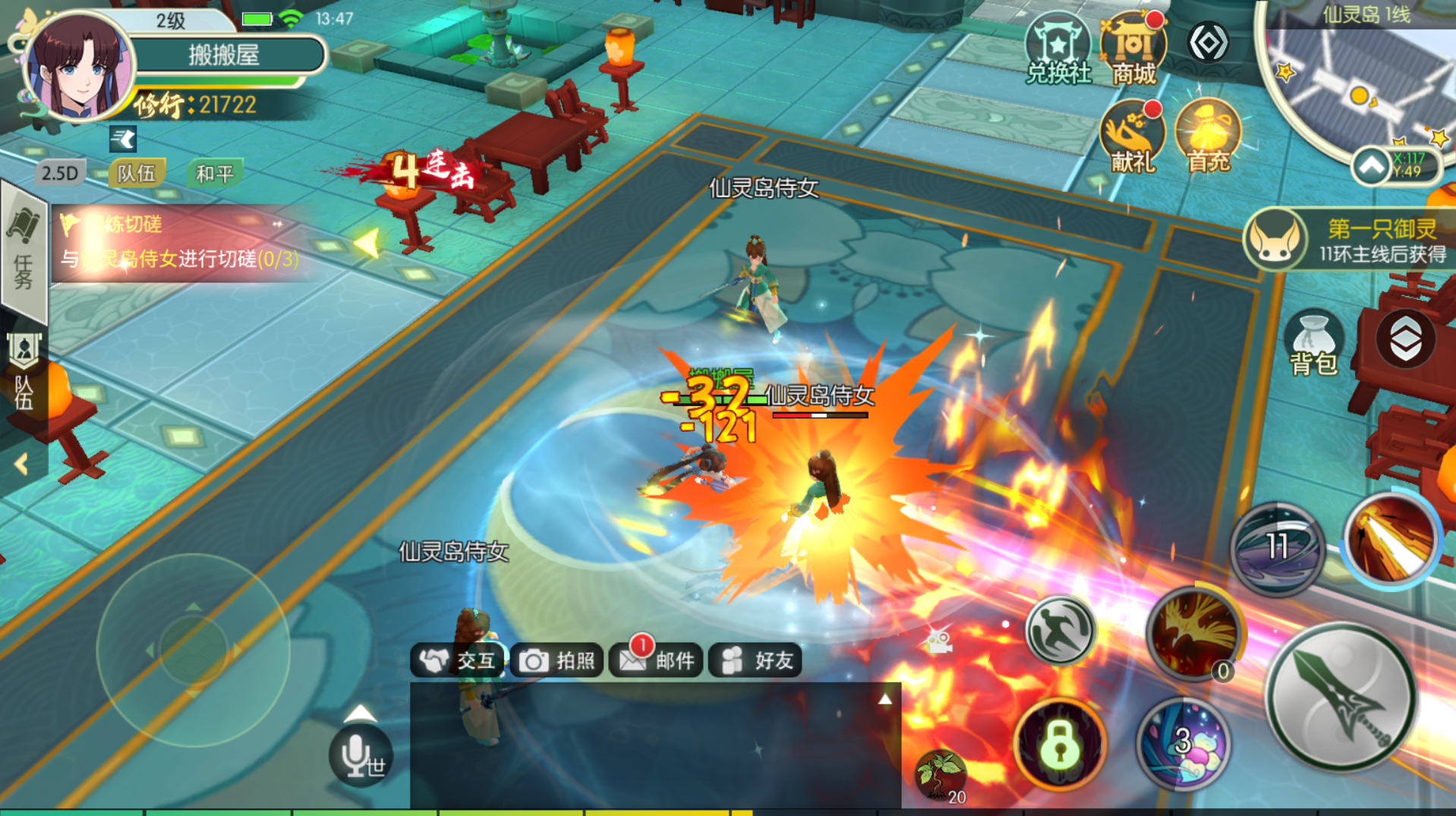Select the 队伍 team tag button
Viewport: 1456px width, 816px height.
pos(137,174)
